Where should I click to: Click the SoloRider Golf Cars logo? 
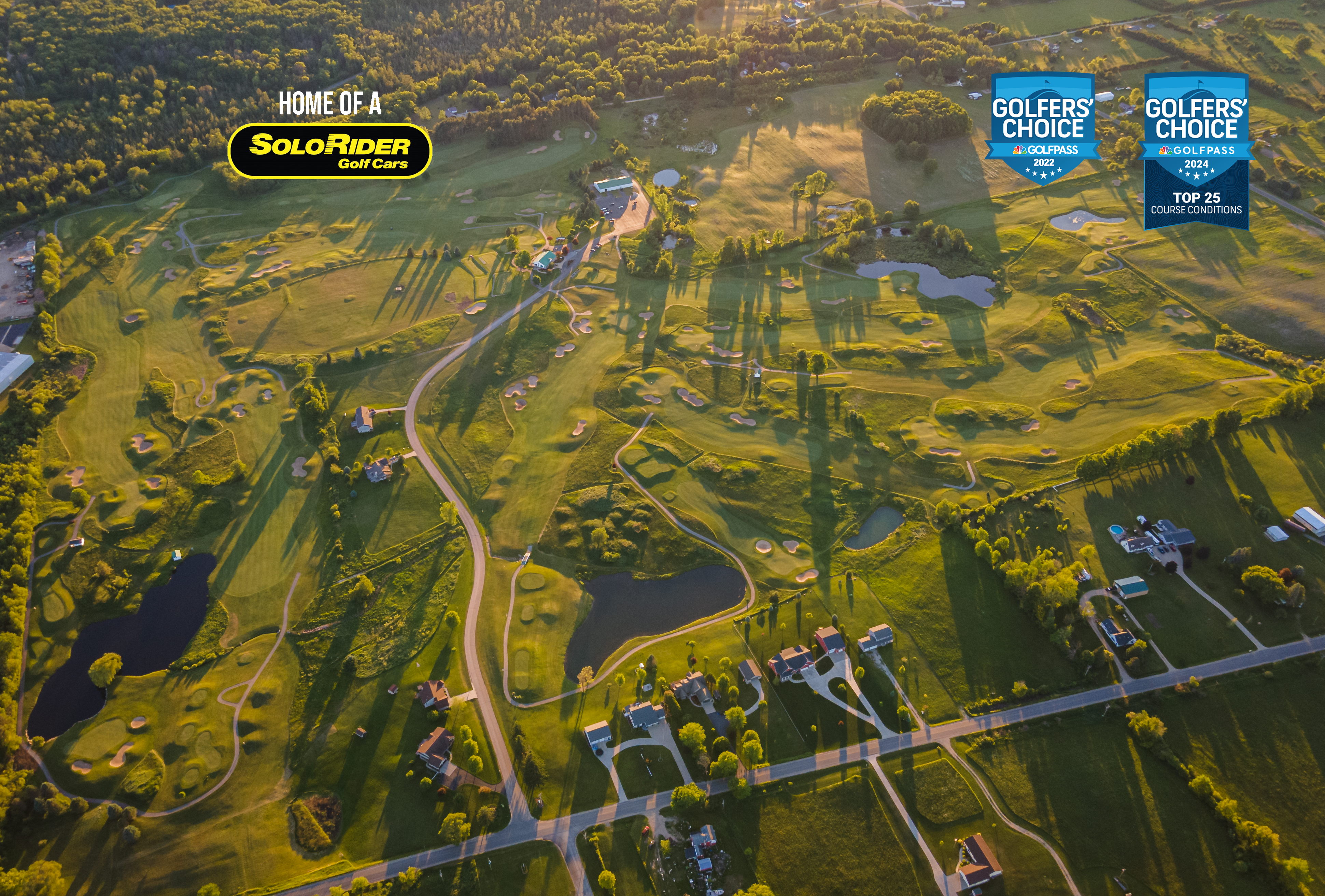tap(329, 151)
